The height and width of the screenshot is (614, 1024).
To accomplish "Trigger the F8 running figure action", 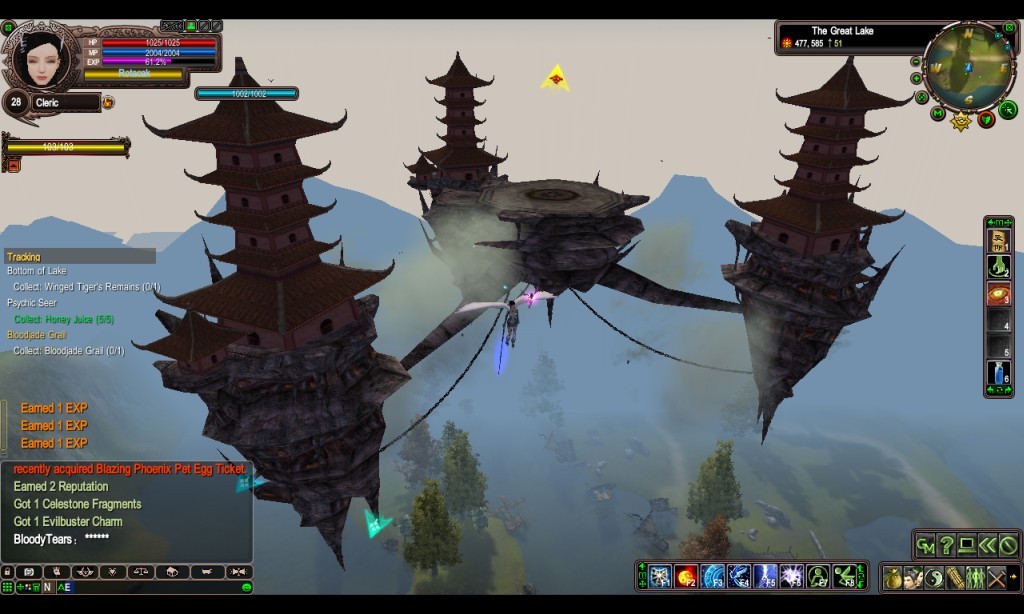I will (846, 576).
